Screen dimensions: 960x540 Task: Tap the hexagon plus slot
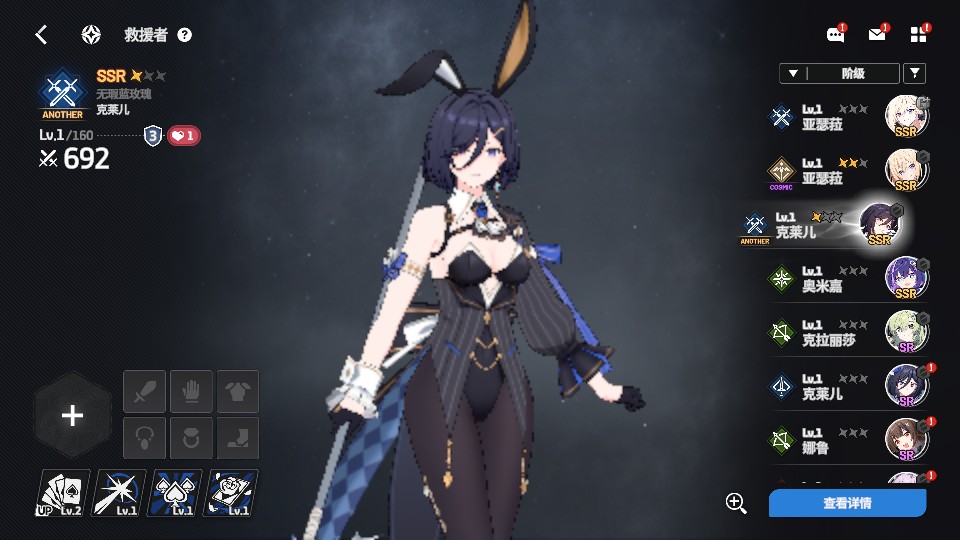(72, 416)
